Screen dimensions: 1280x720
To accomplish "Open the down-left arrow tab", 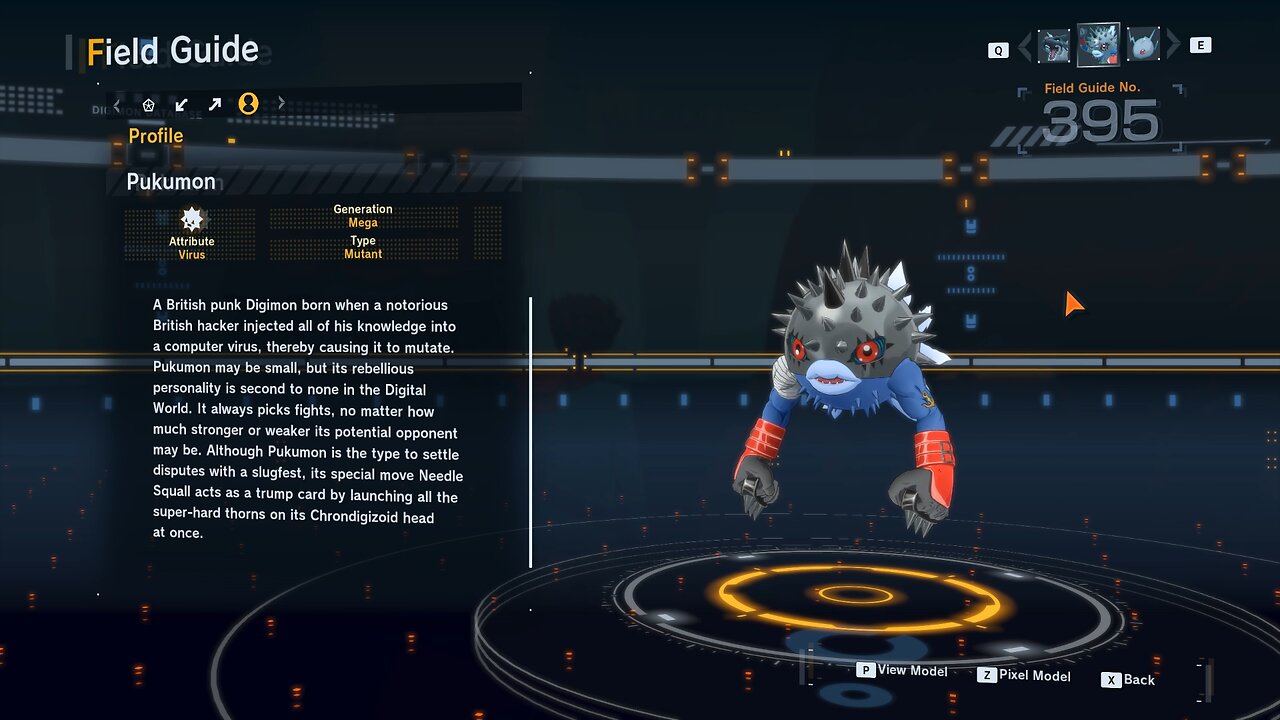I will 181,104.
